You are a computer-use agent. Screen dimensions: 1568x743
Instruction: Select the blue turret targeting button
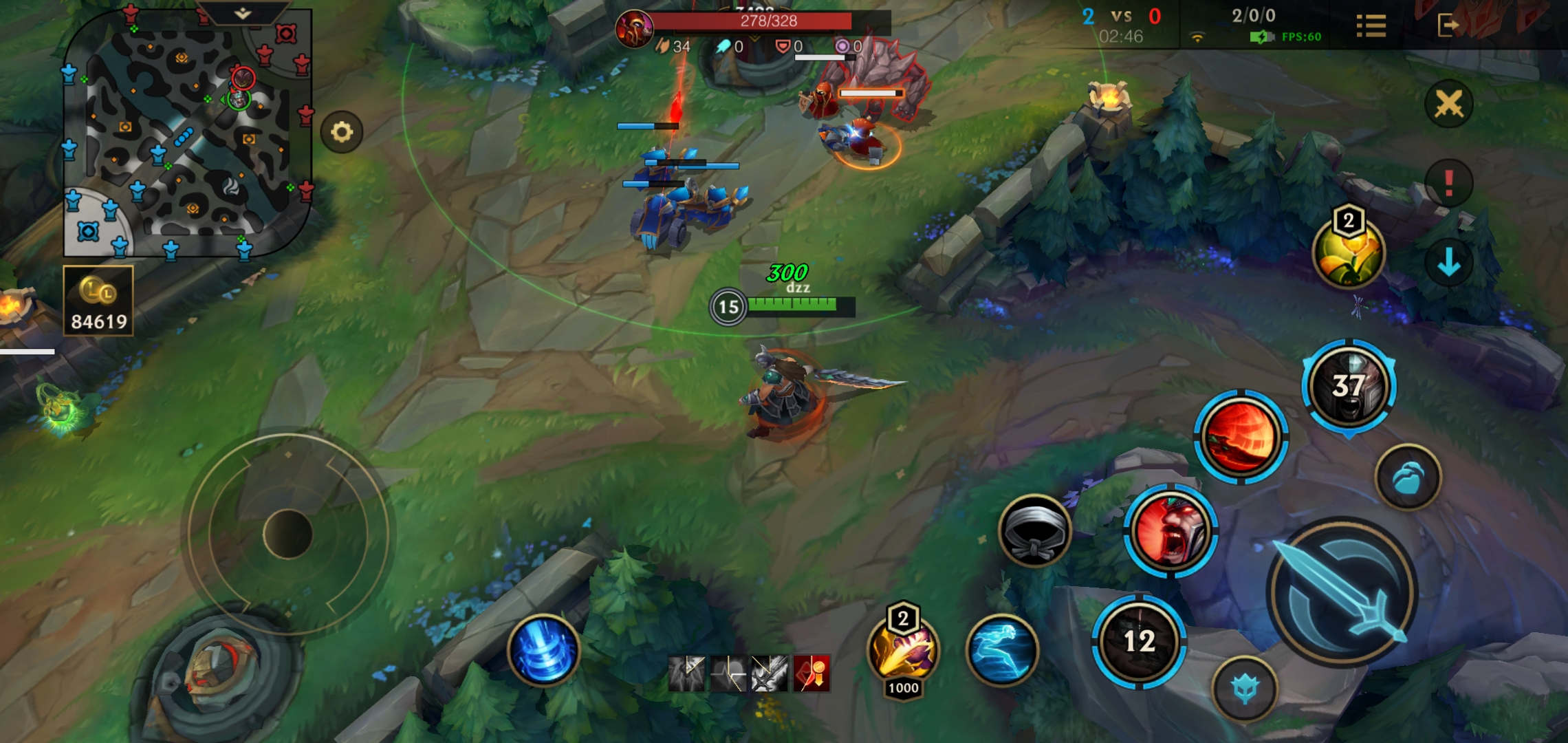point(1245,689)
